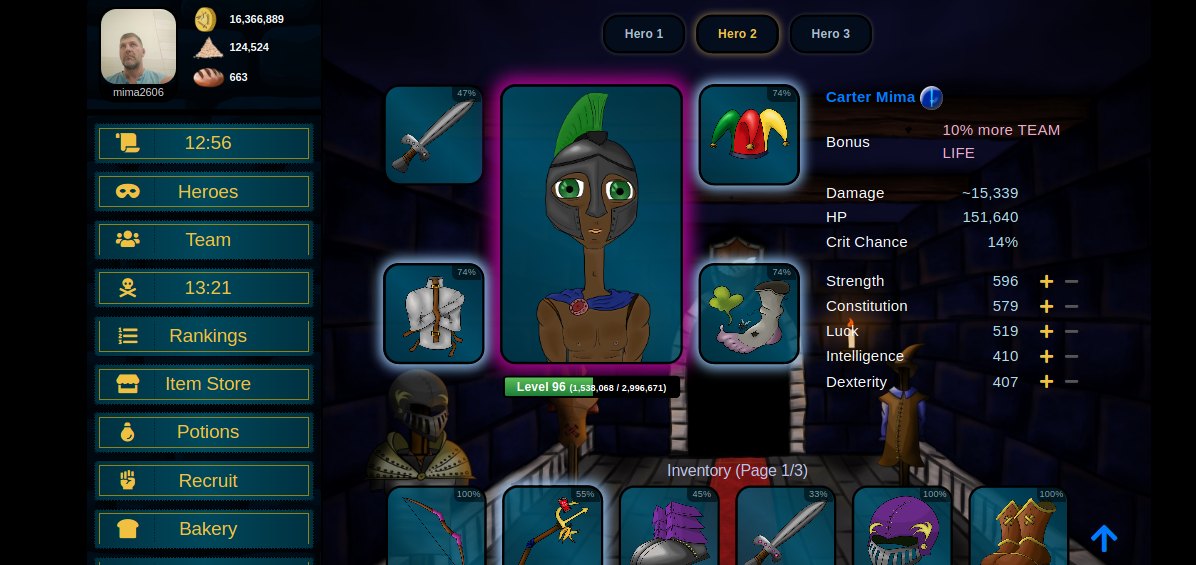Open the mima2606 profile avatar
Image resolution: width=1196 pixels, height=565 pixels.
pos(138,47)
